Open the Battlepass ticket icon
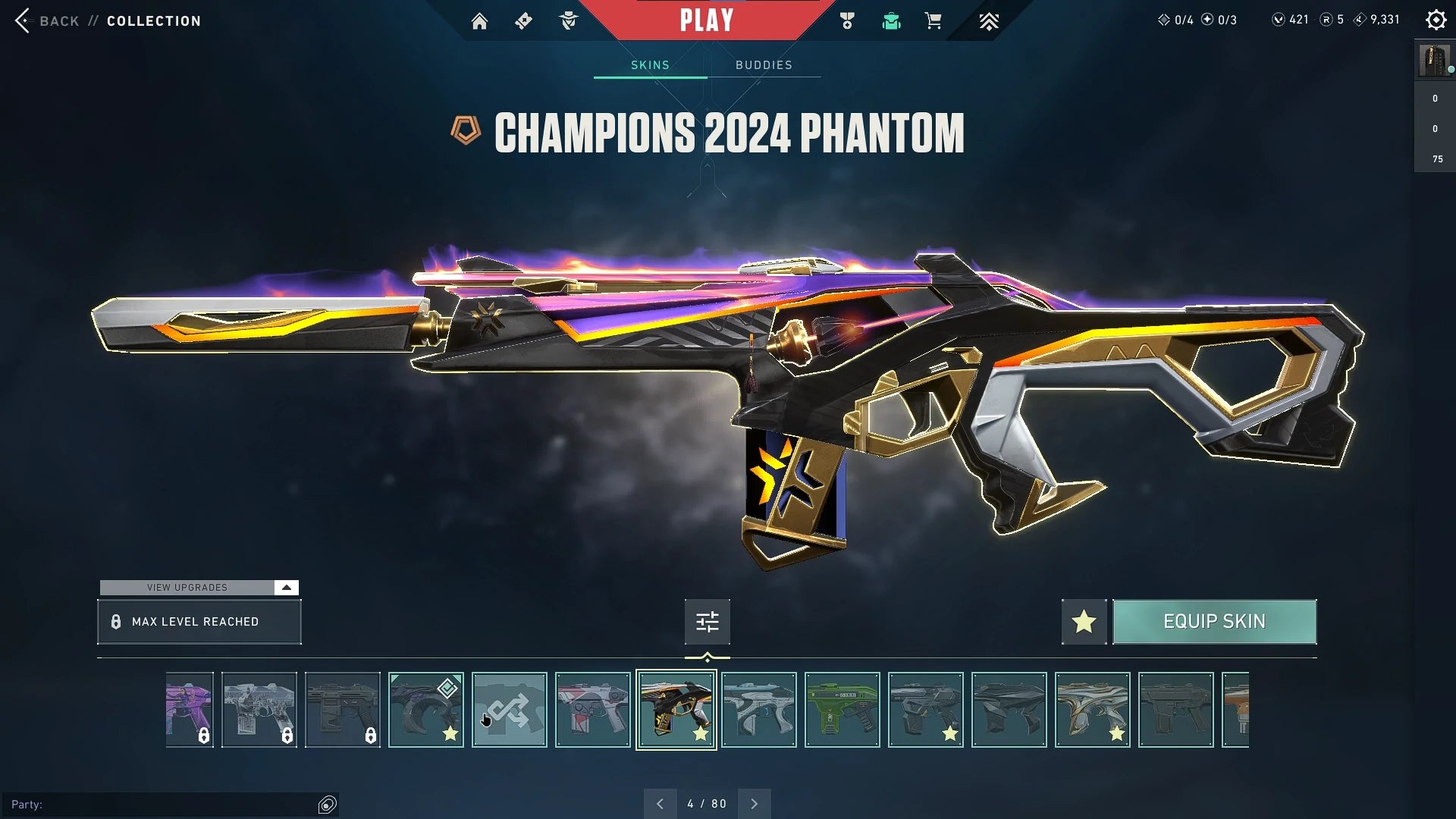This screenshot has width=1456, height=819. pyautogui.click(x=523, y=20)
